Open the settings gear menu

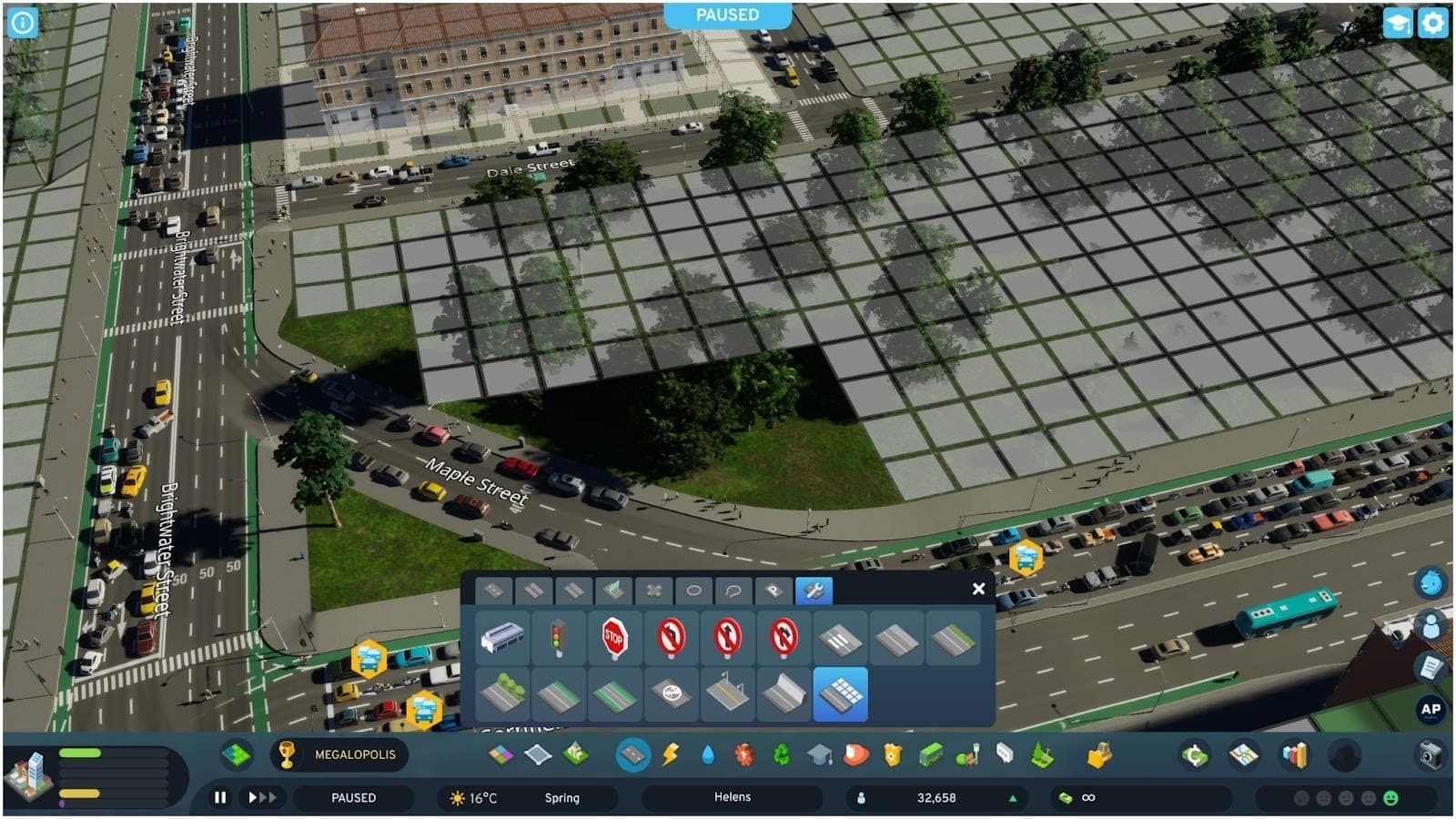1432,23
